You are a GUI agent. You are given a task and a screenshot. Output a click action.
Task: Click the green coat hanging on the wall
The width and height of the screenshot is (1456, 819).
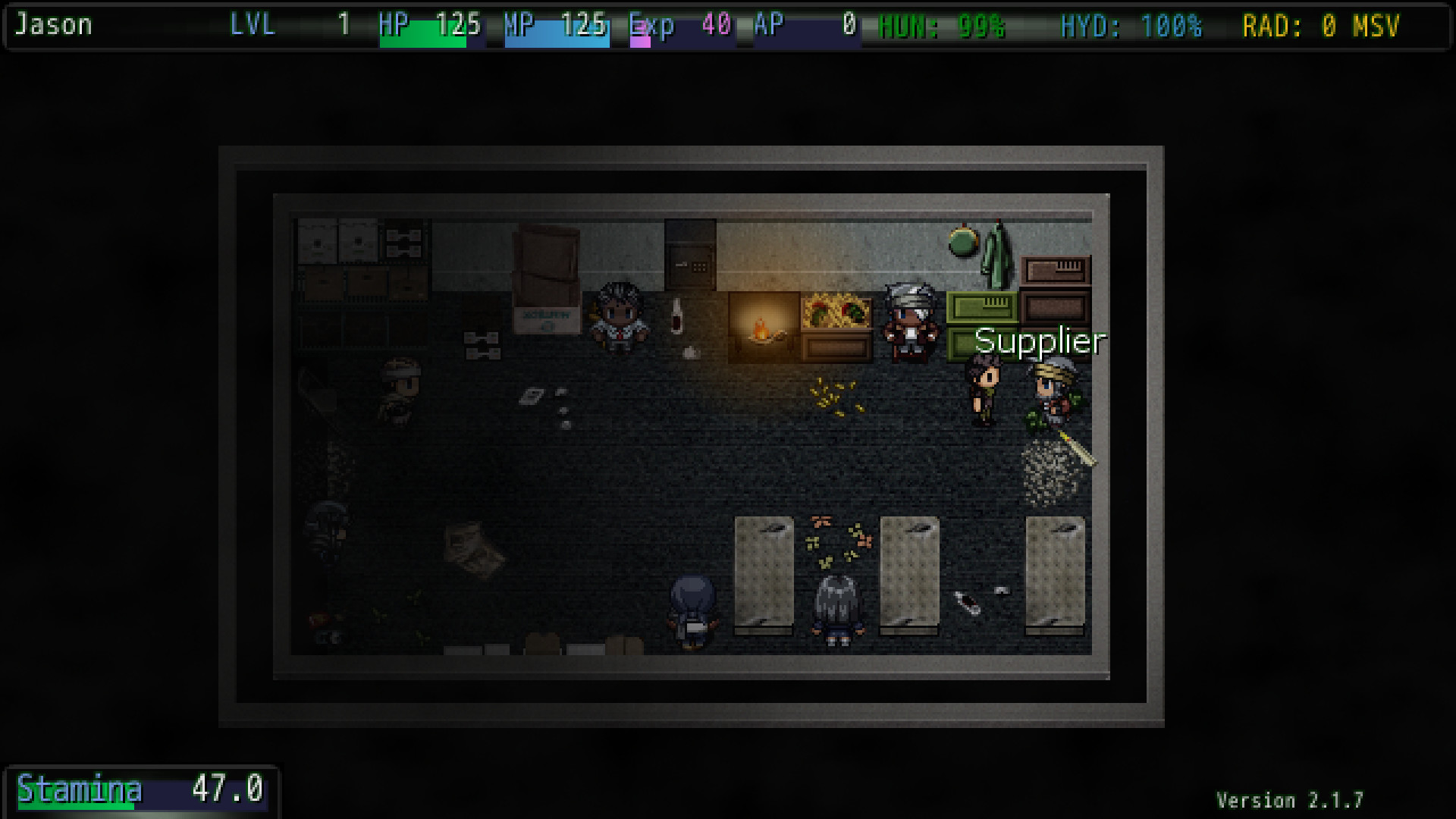coord(995,254)
